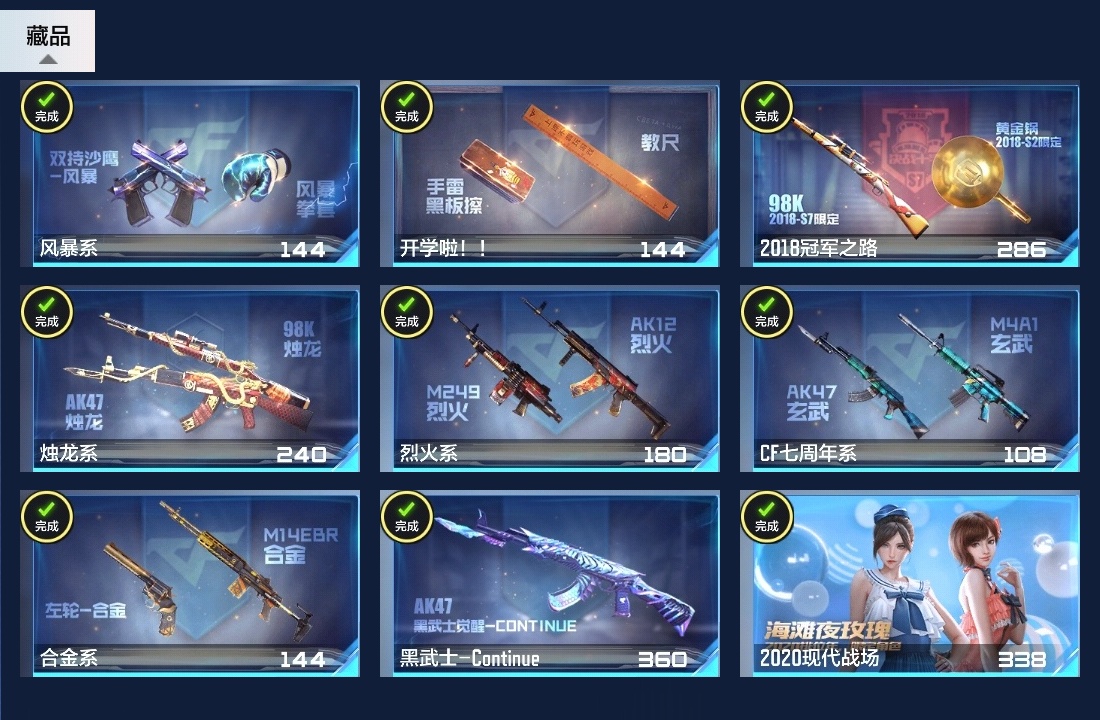Choose the 2018冠军之路 collection card

910,175
